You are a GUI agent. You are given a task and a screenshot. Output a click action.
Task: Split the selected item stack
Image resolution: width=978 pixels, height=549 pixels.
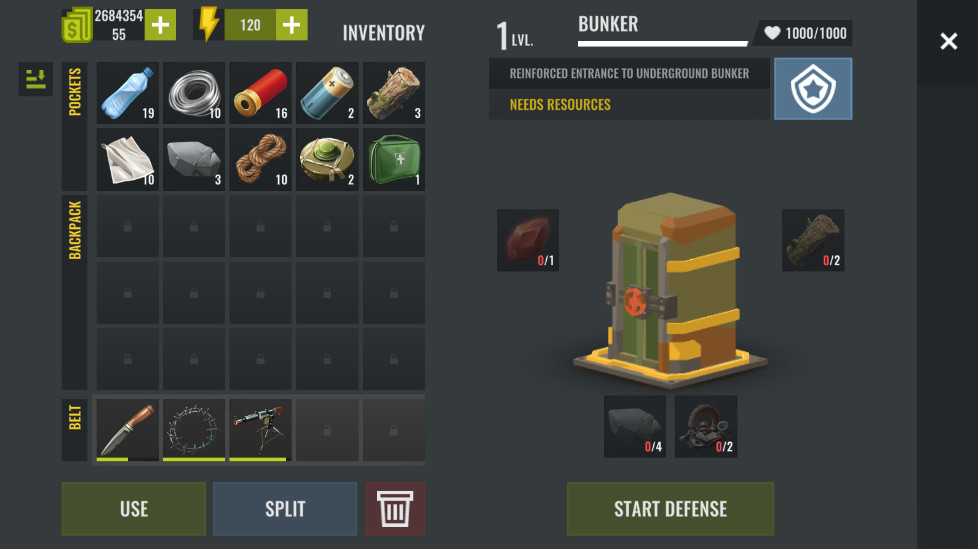click(x=285, y=509)
